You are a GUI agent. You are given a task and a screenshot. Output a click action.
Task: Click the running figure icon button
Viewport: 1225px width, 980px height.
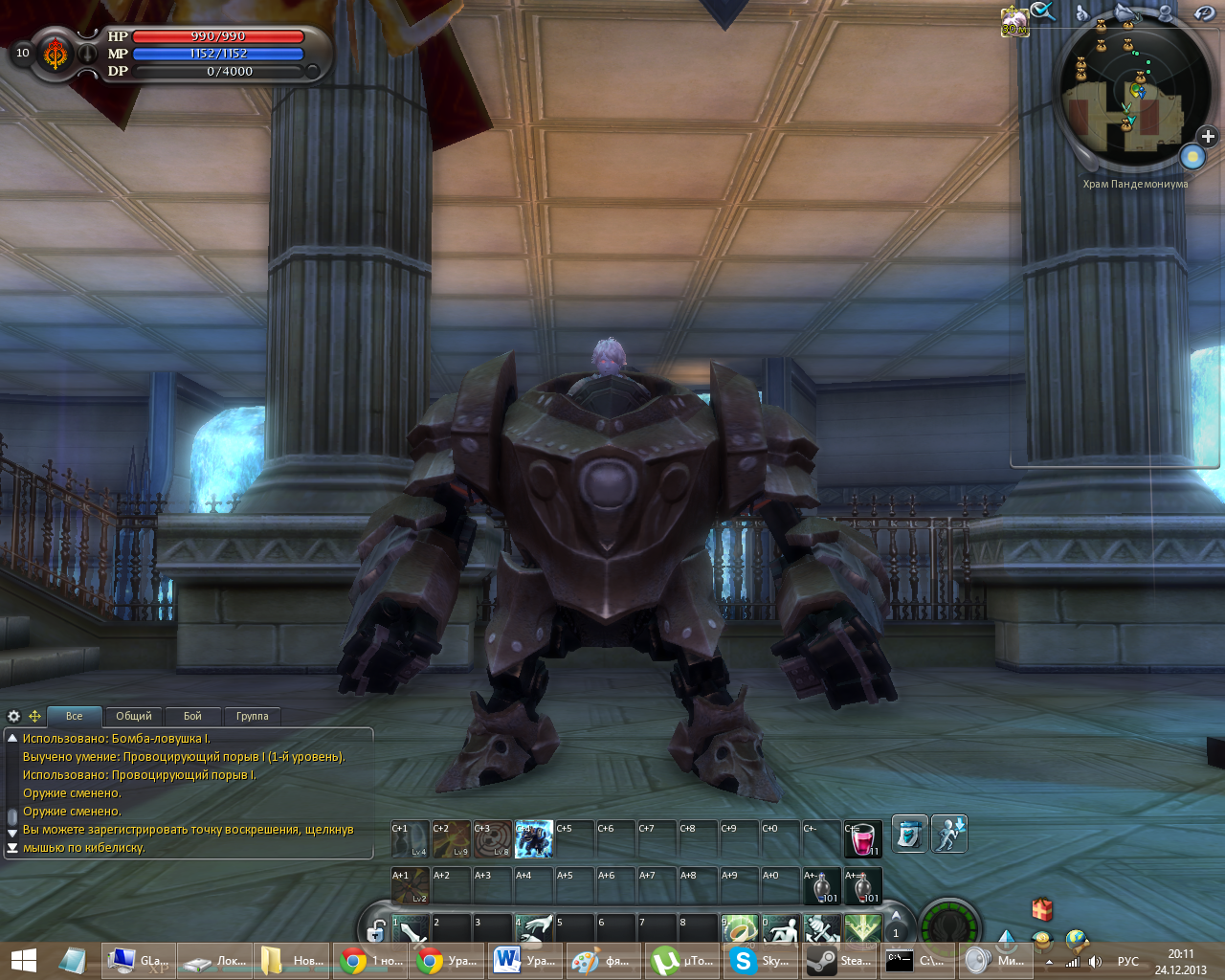[949, 834]
